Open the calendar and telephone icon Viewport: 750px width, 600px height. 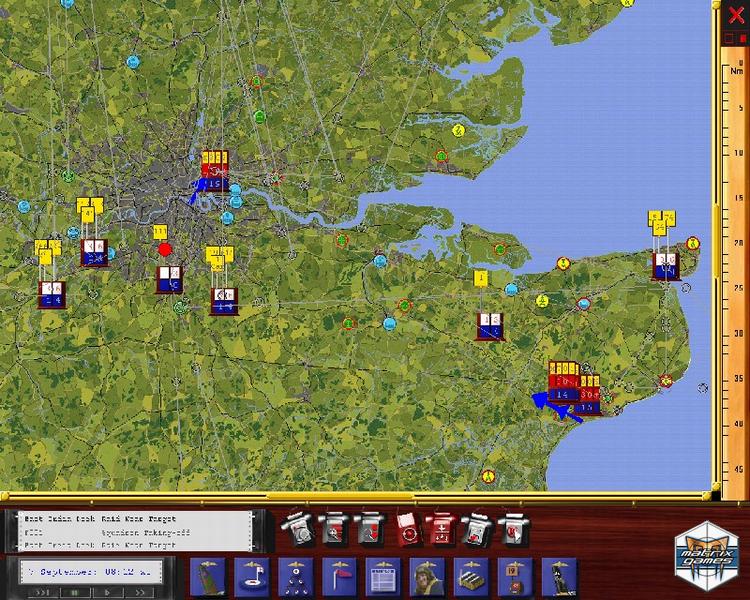(x=515, y=577)
